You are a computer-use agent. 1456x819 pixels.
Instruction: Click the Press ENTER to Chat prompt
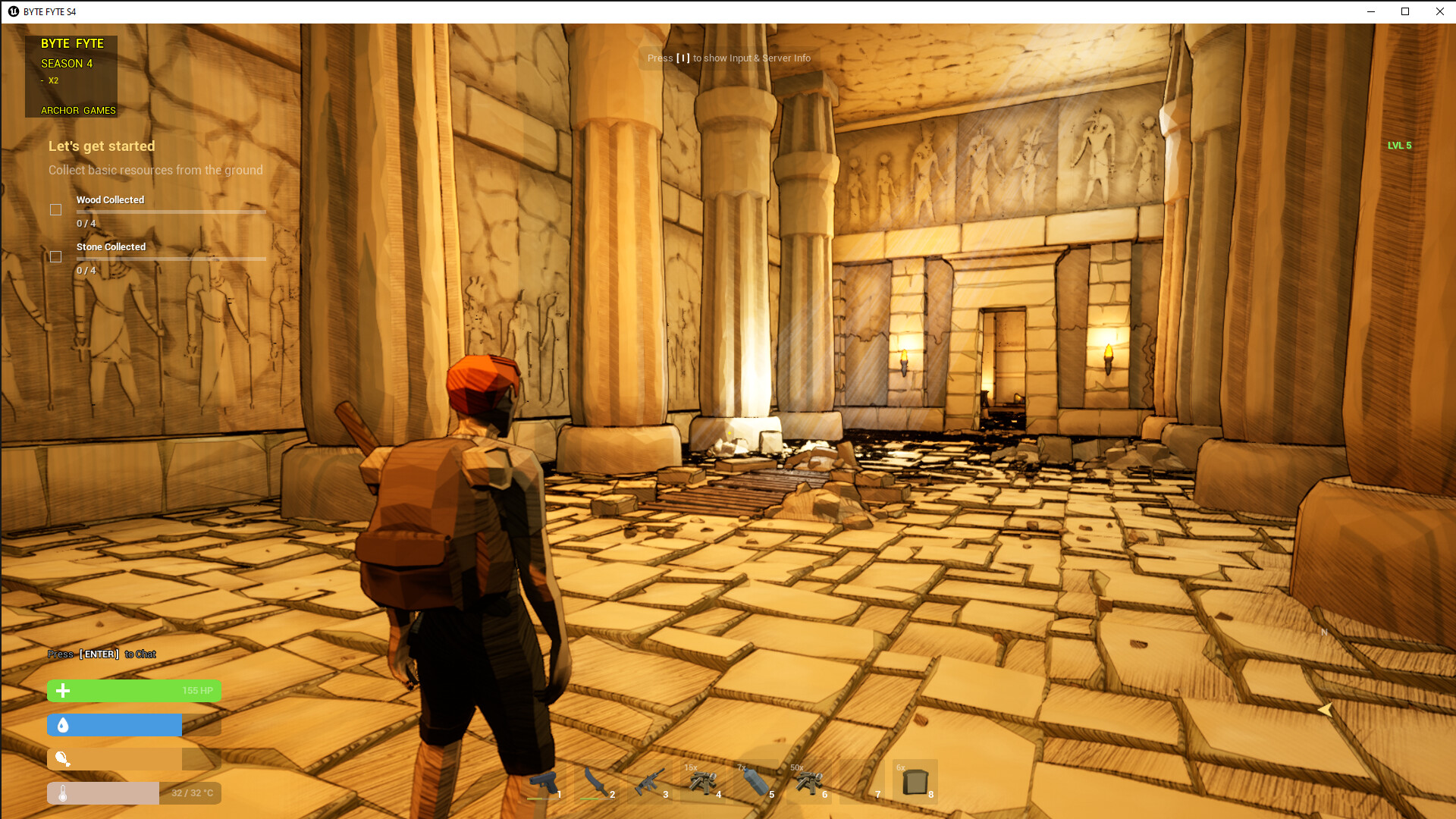pyautogui.click(x=102, y=654)
